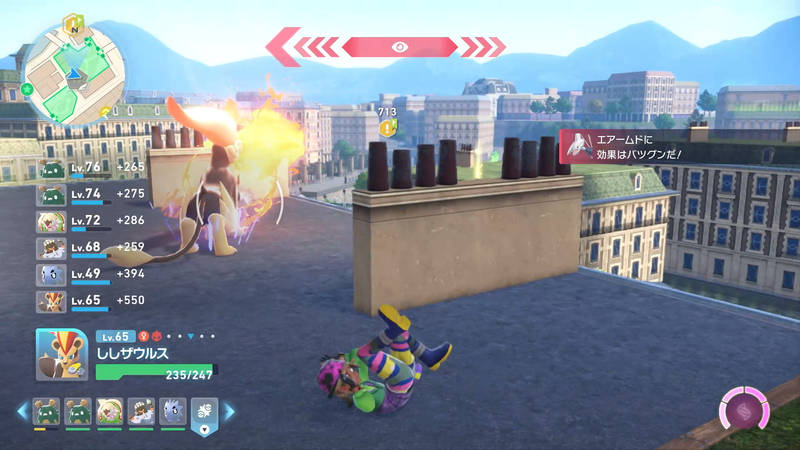Click the red eye indicator banner

point(399,46)
